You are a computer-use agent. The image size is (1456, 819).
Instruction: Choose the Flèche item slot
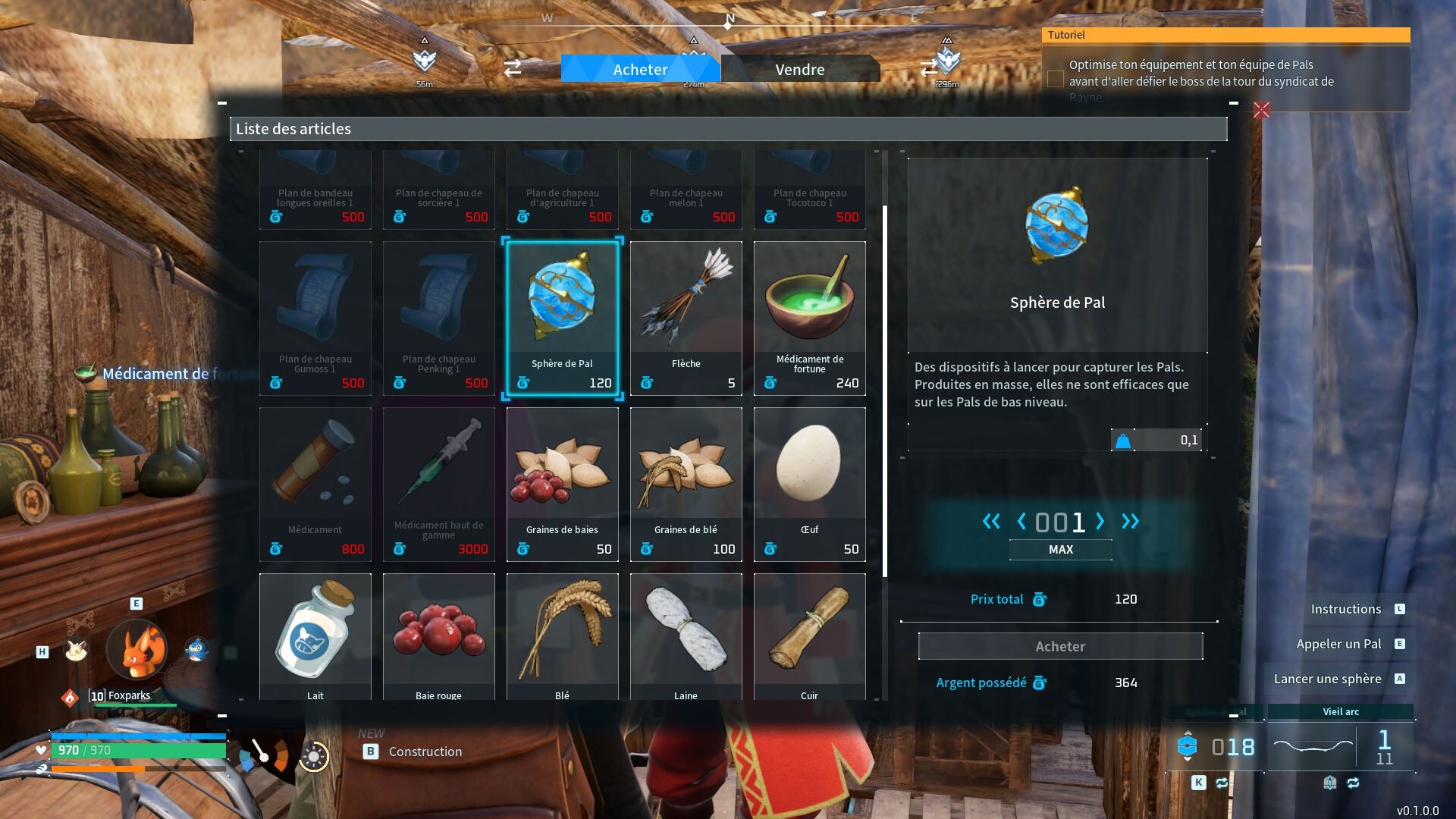pos(686,318)
